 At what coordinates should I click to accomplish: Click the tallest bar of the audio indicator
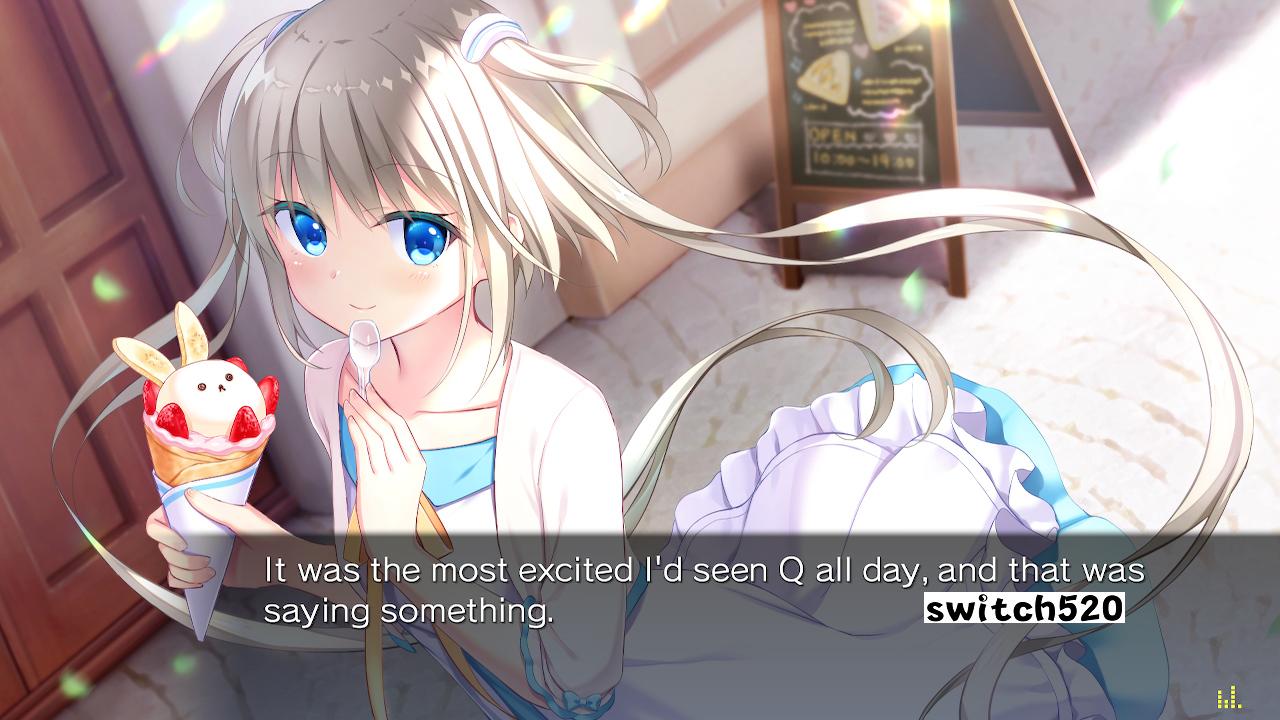pos(1233,698)
